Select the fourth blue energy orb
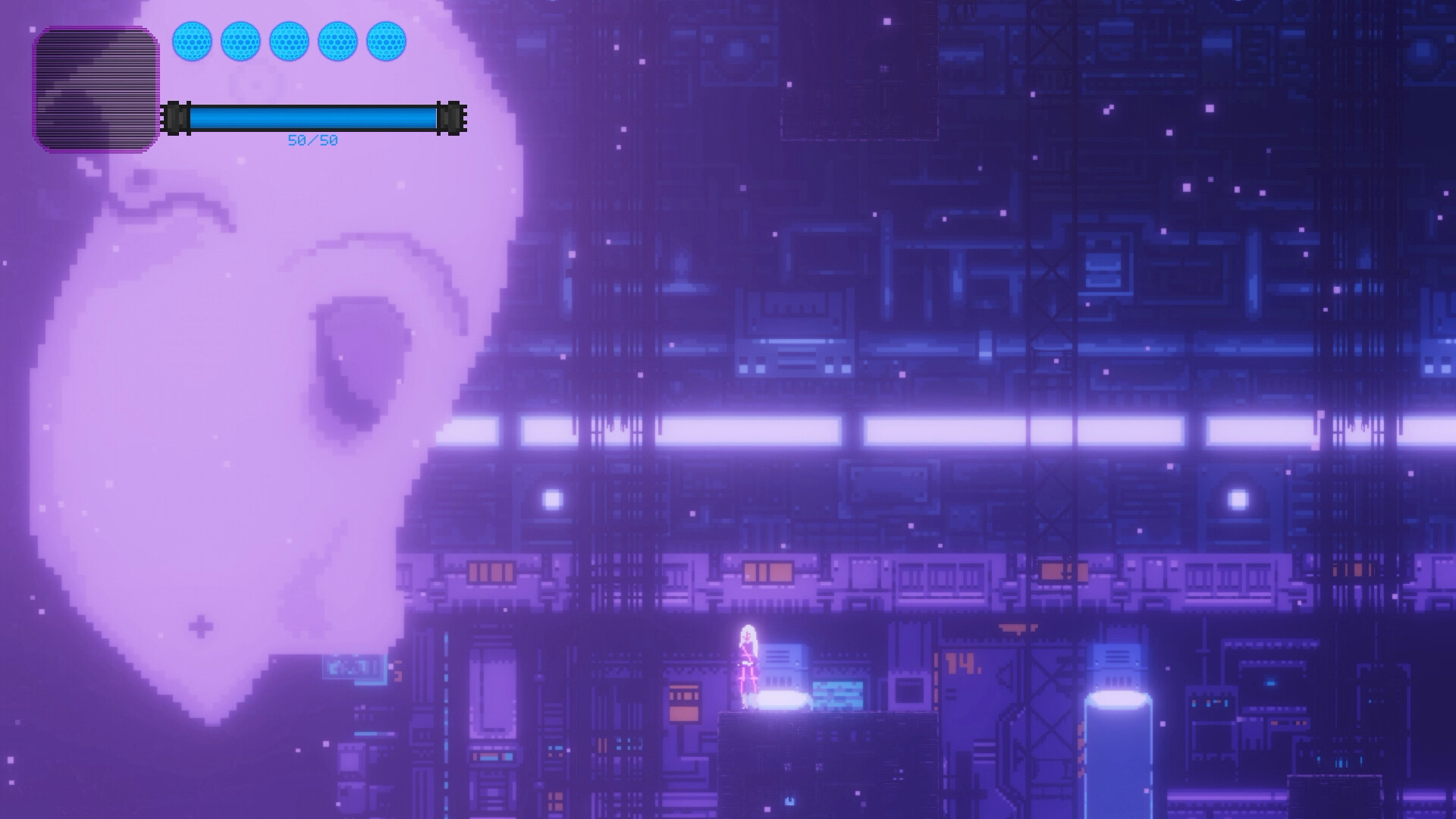The width and height of the screenshot is (1456, 819). point(340,42)
